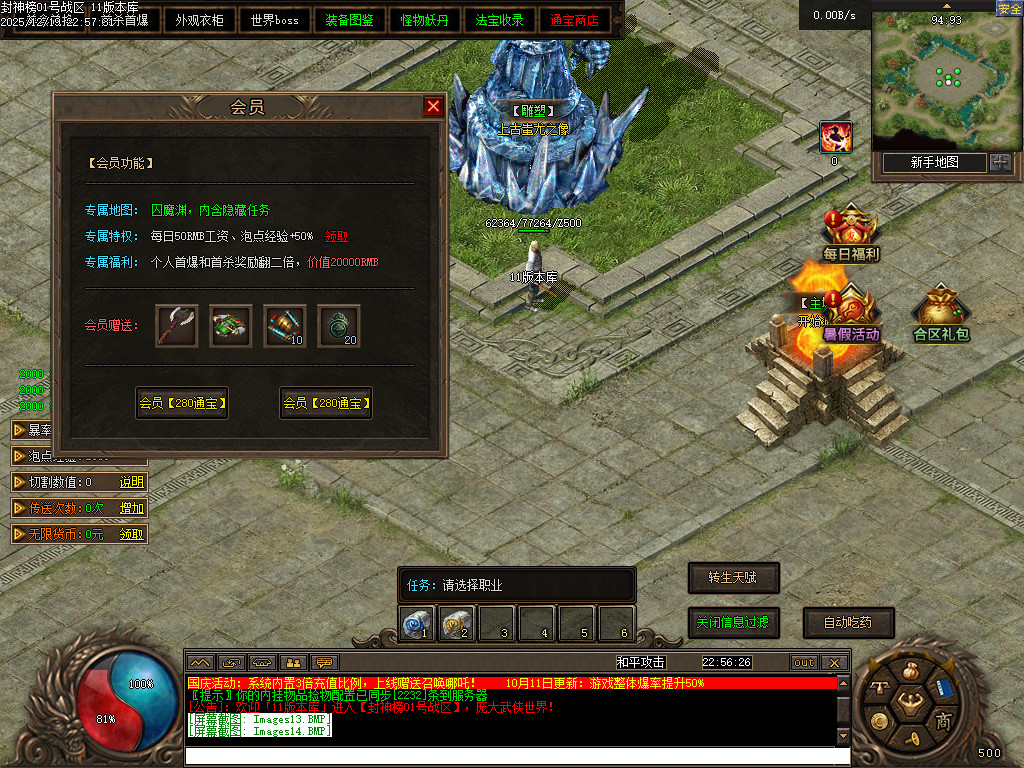1024x768 pixels.
Task: Open the 外观衣柜 wardrobe menu
Action: tap(200, 20)
